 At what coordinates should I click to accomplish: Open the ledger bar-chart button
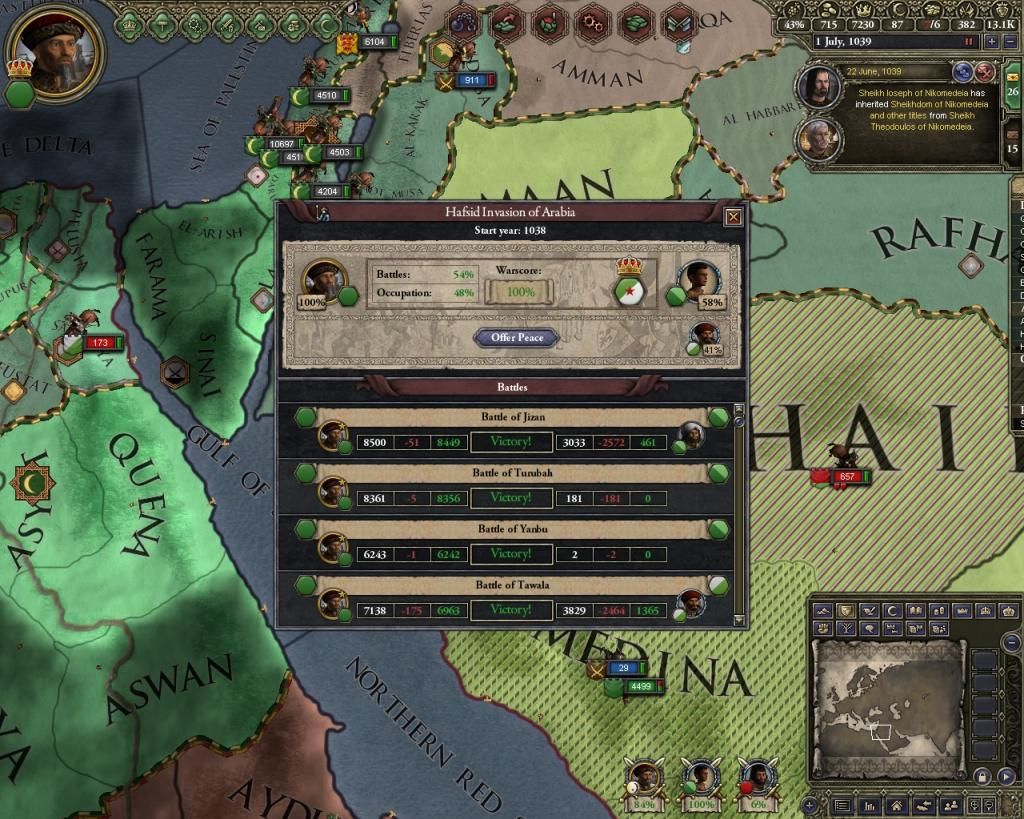click(871, 804)
